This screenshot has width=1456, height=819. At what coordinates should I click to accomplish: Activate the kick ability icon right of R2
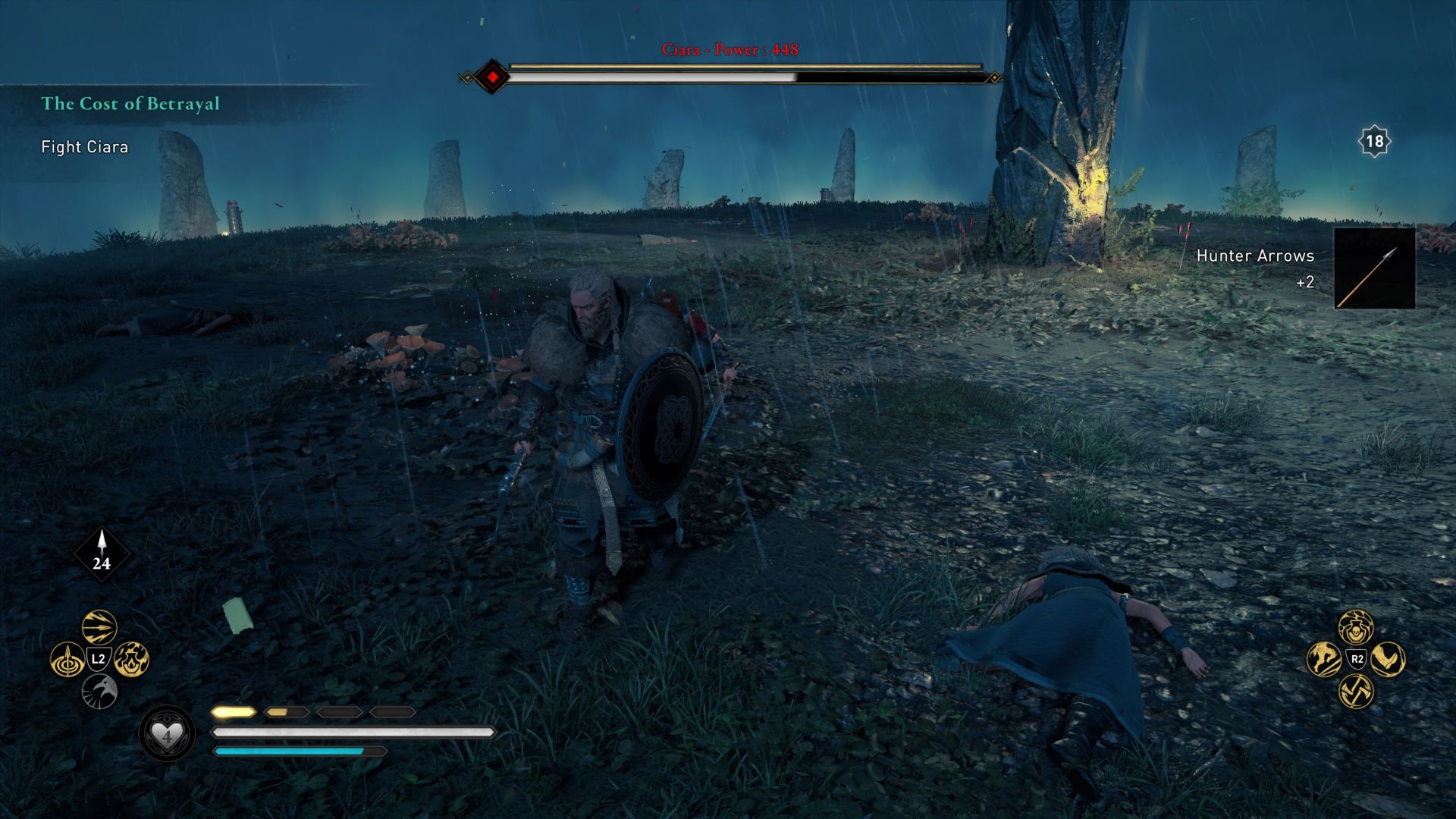tap(1388, 659)
